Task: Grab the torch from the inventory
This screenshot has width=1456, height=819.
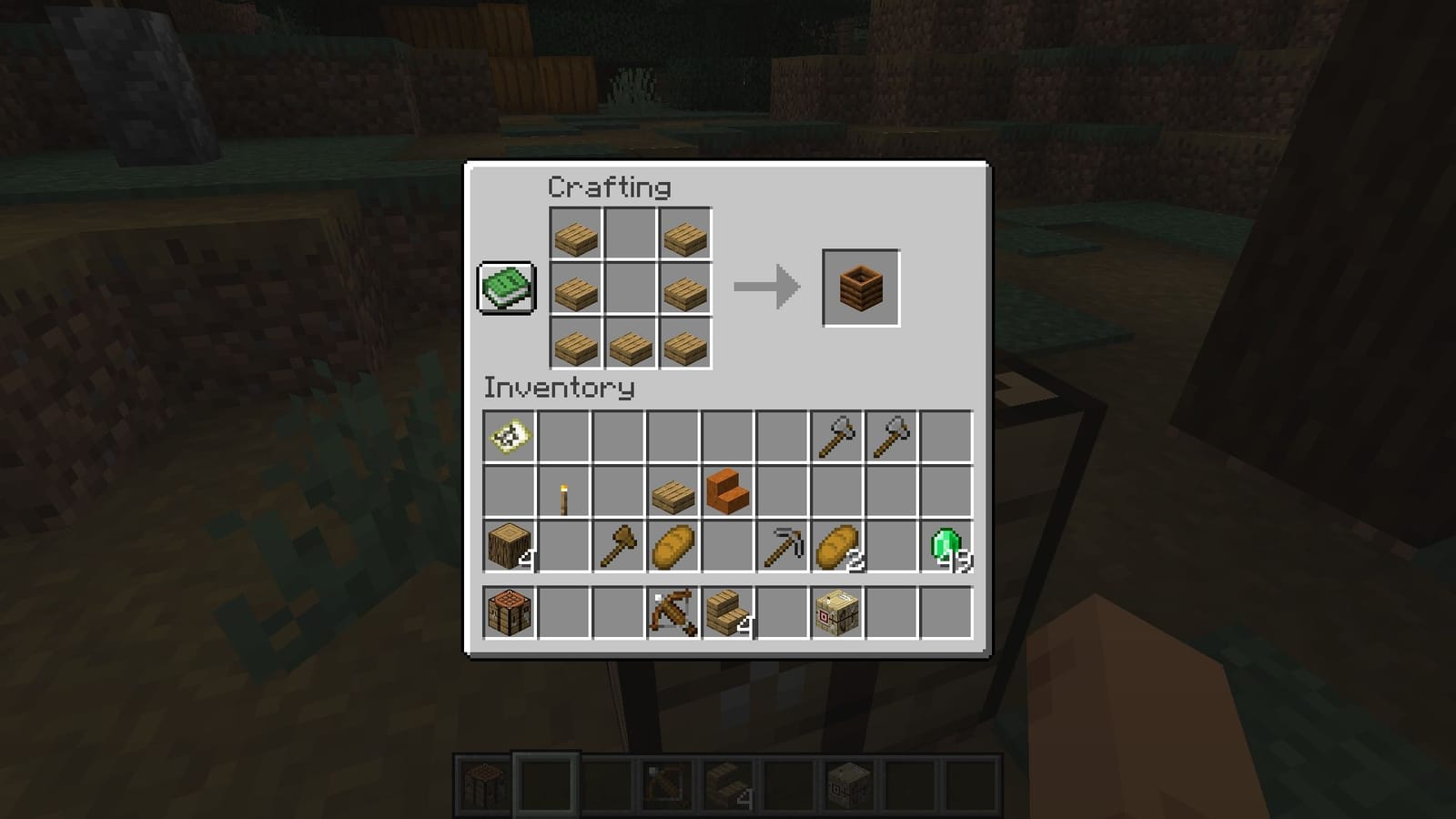Action: tap(561, 492)
